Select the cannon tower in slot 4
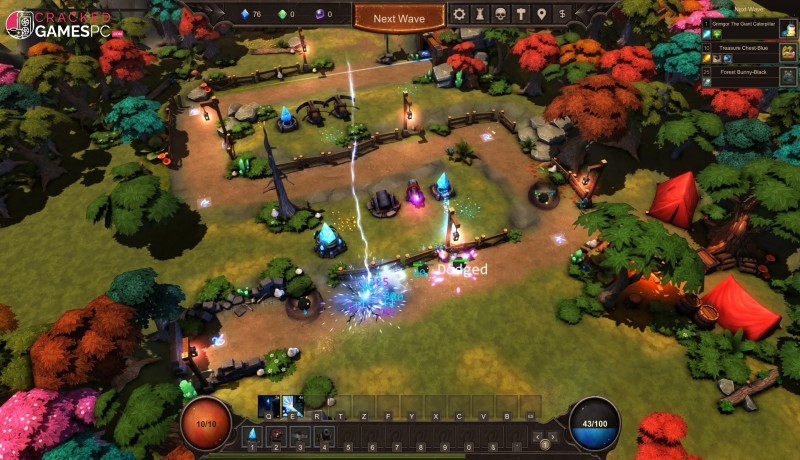The image size is (800, 460). point(323,435)
